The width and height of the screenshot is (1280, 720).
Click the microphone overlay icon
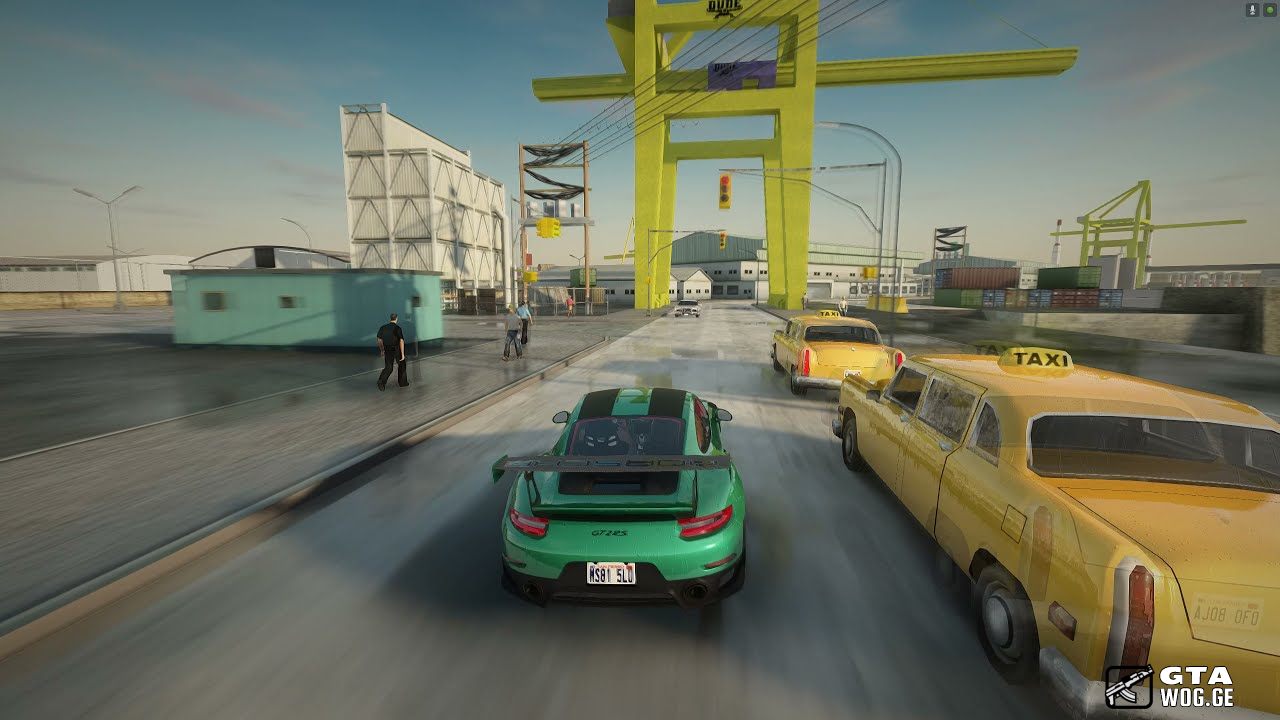pos(1252,10)
